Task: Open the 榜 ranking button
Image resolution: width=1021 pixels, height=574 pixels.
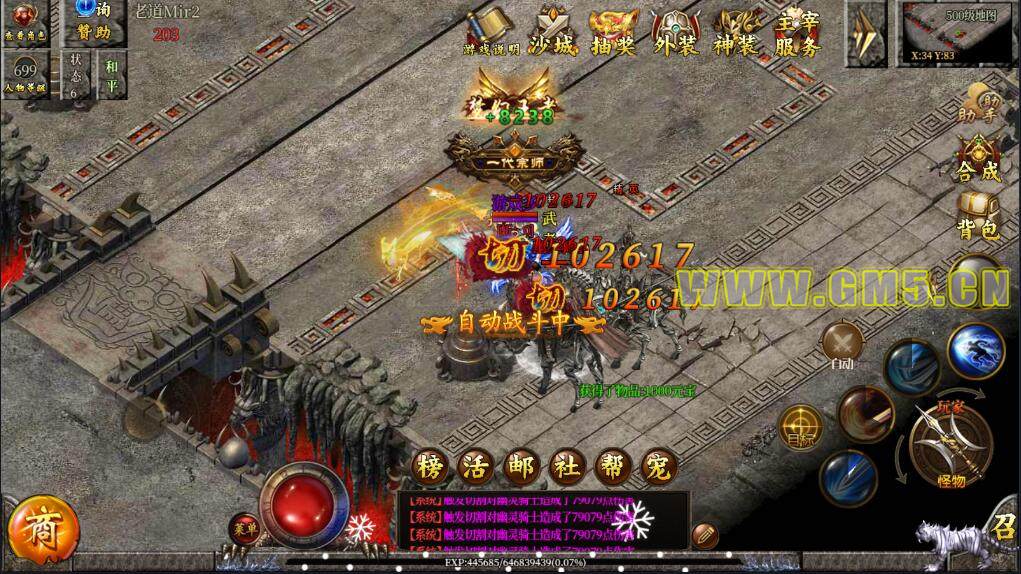Action: pos(429,465)
